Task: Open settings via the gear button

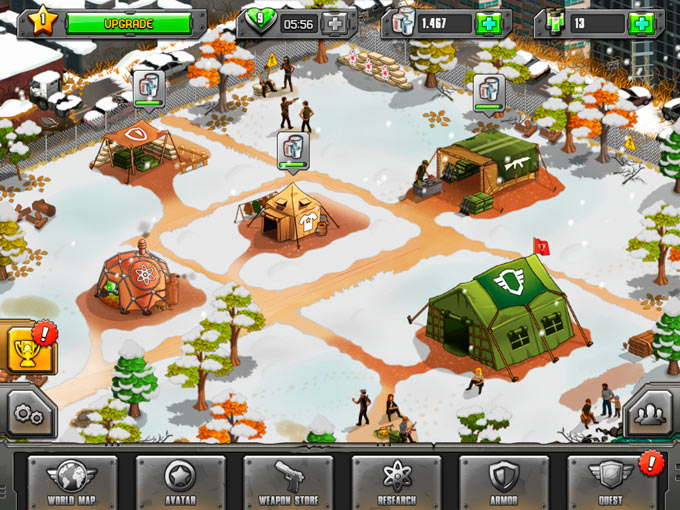Action: click(x=27, y=415)
